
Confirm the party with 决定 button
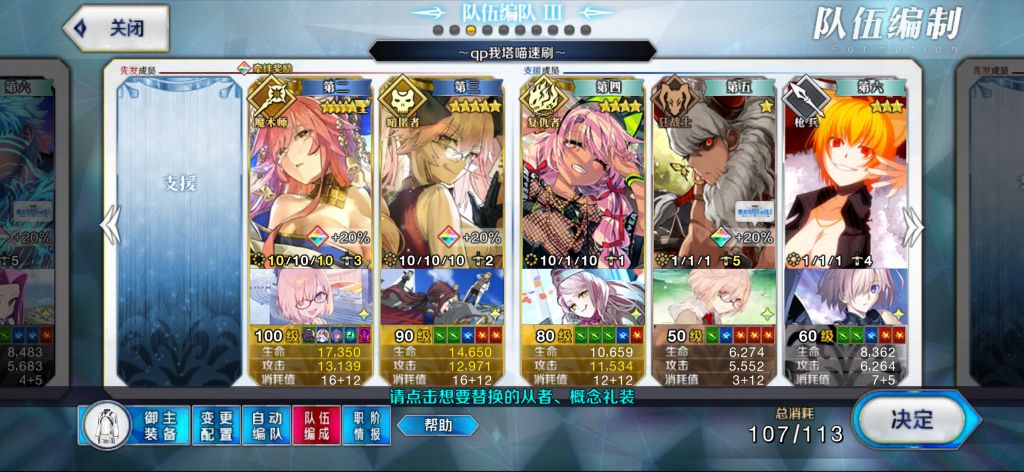[910, 419]
